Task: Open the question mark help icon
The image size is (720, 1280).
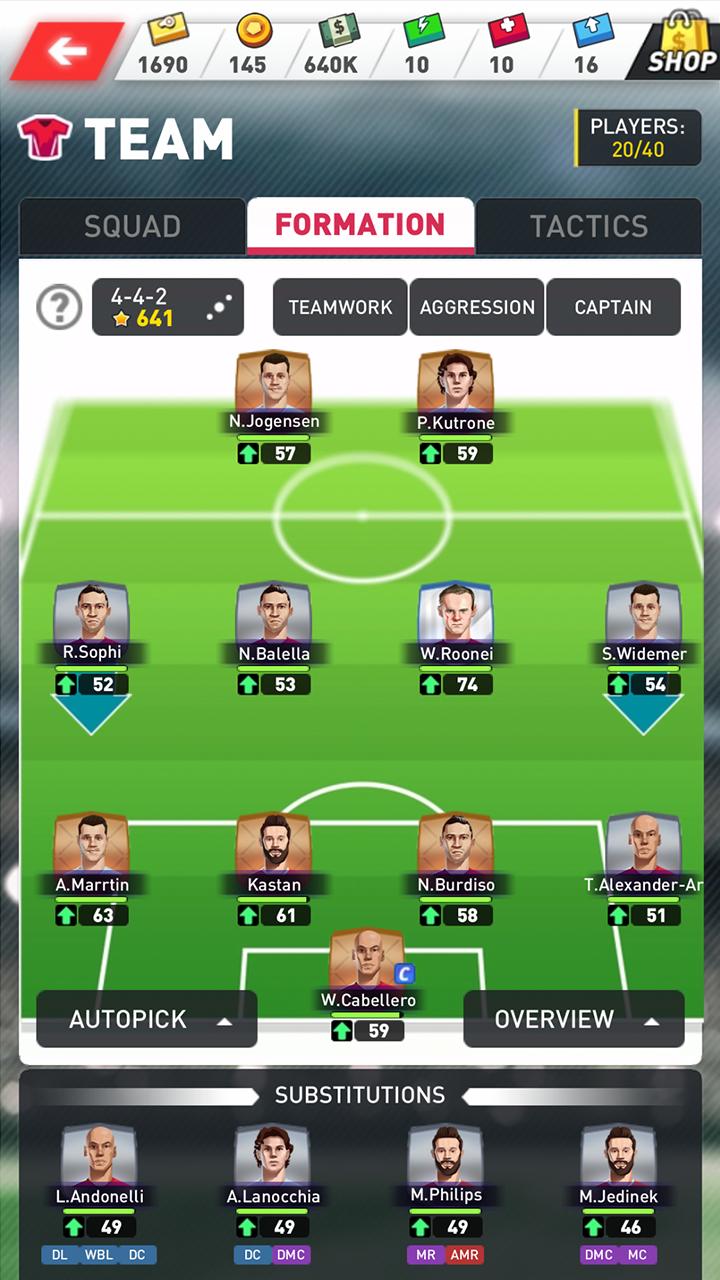Action: [59, 307]
